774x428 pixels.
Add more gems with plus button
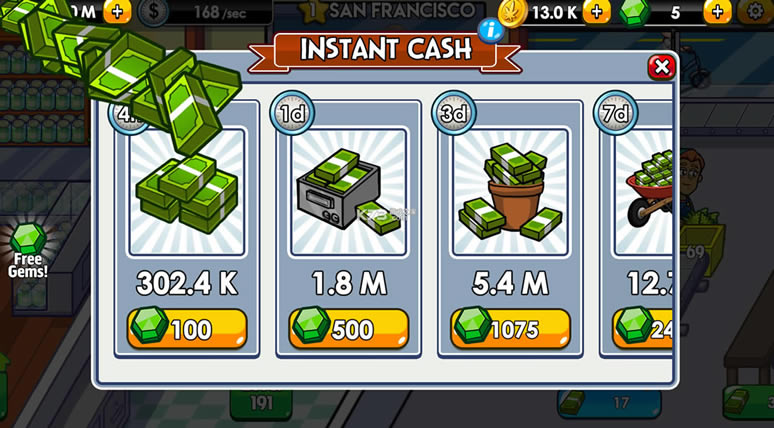click(717, 12)
